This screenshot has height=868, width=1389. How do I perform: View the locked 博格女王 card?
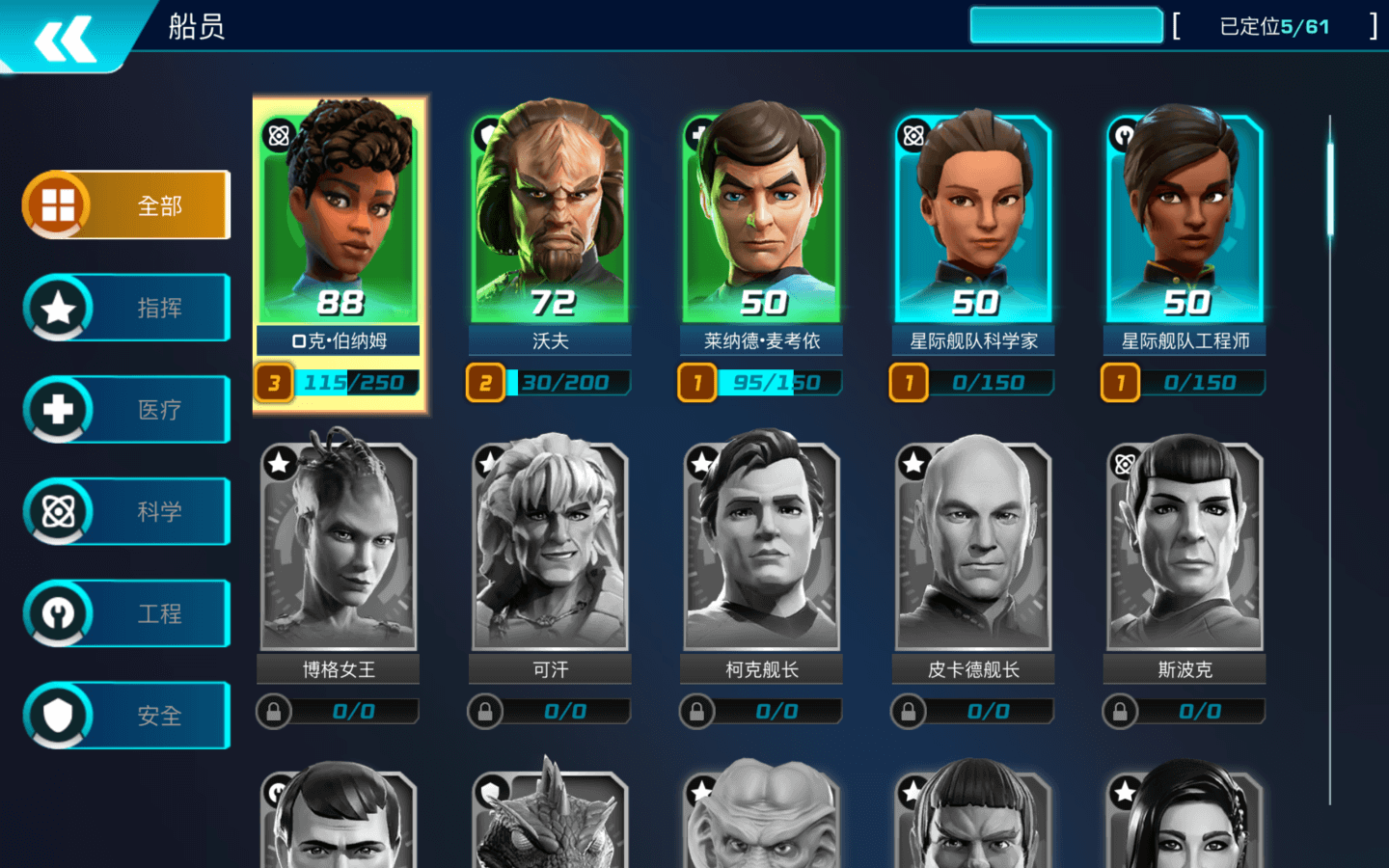coord(339,550)
